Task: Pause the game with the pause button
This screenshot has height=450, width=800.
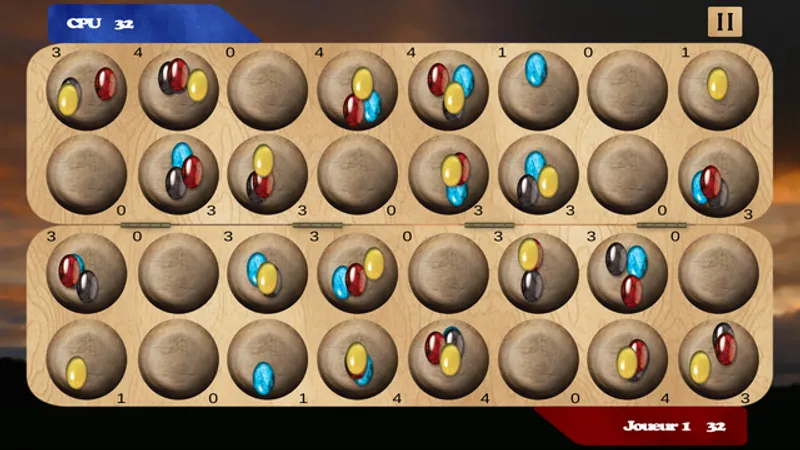Action: [x=724, y=22]
